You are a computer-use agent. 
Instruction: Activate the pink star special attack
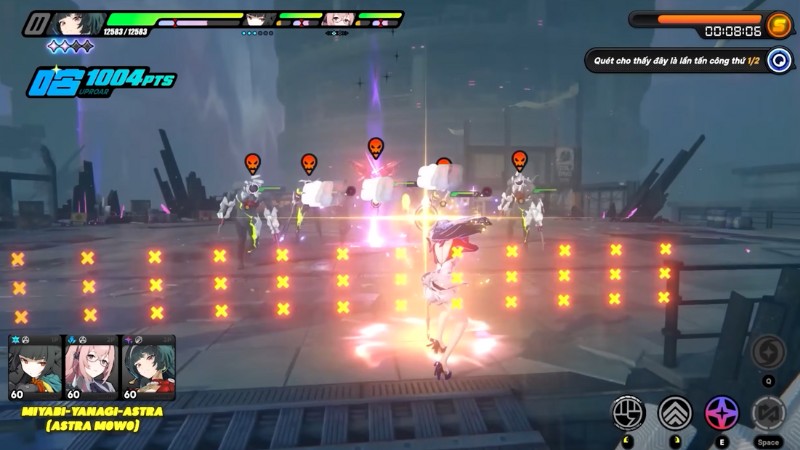(721, 412)
